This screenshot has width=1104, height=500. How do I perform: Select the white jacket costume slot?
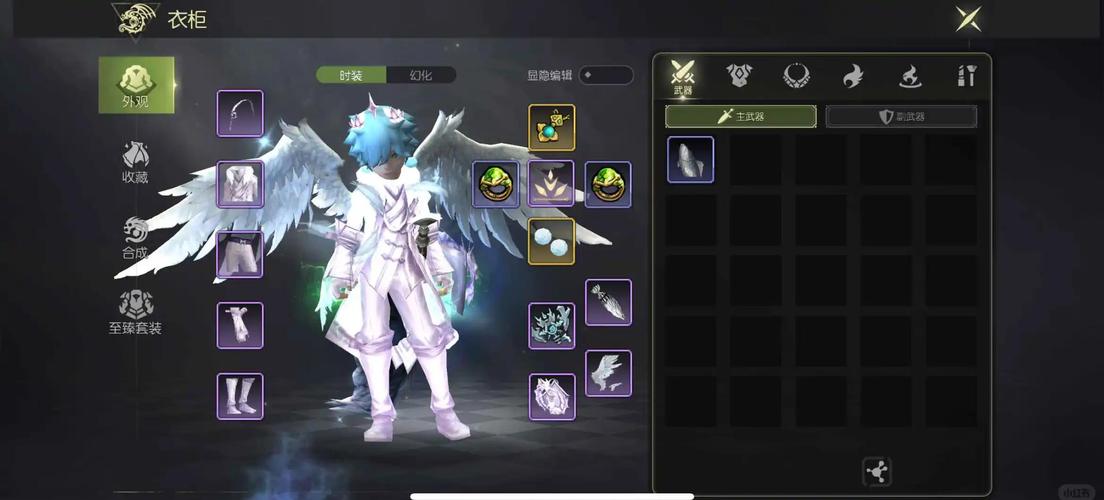[240, 184]
